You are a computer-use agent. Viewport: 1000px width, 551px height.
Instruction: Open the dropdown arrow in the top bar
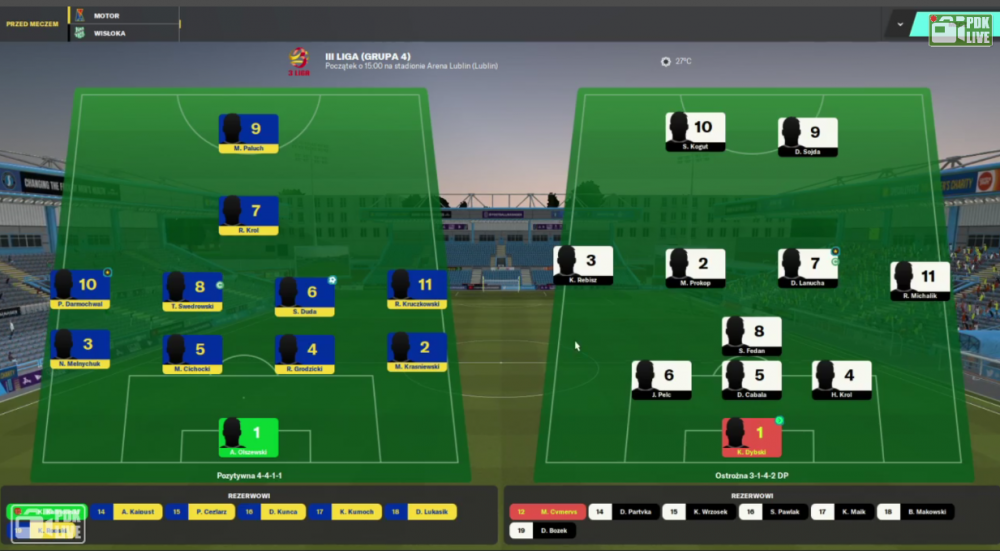click(900, 24)
